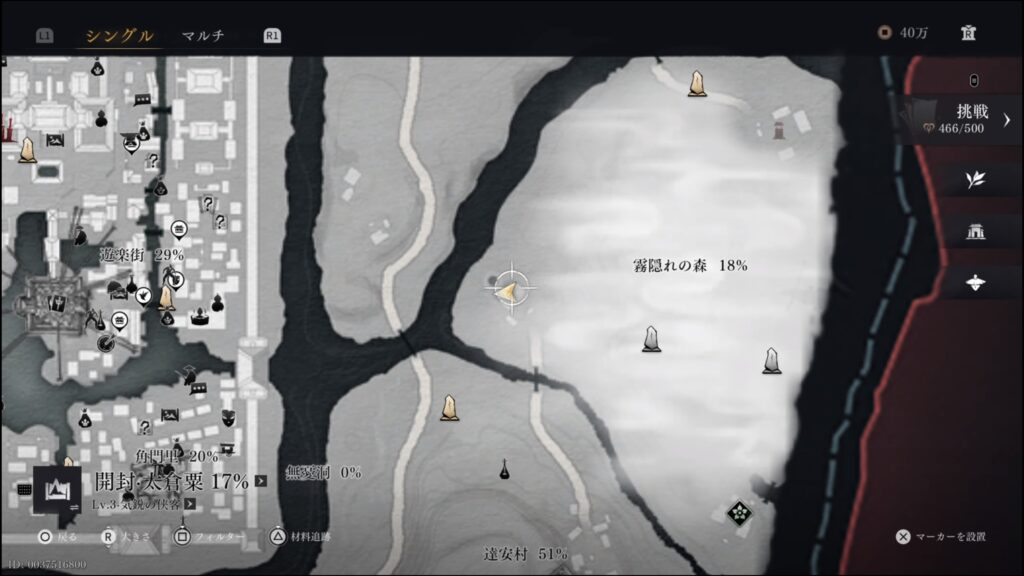Select the tan stone marker north of 達安村

point(450,408)
